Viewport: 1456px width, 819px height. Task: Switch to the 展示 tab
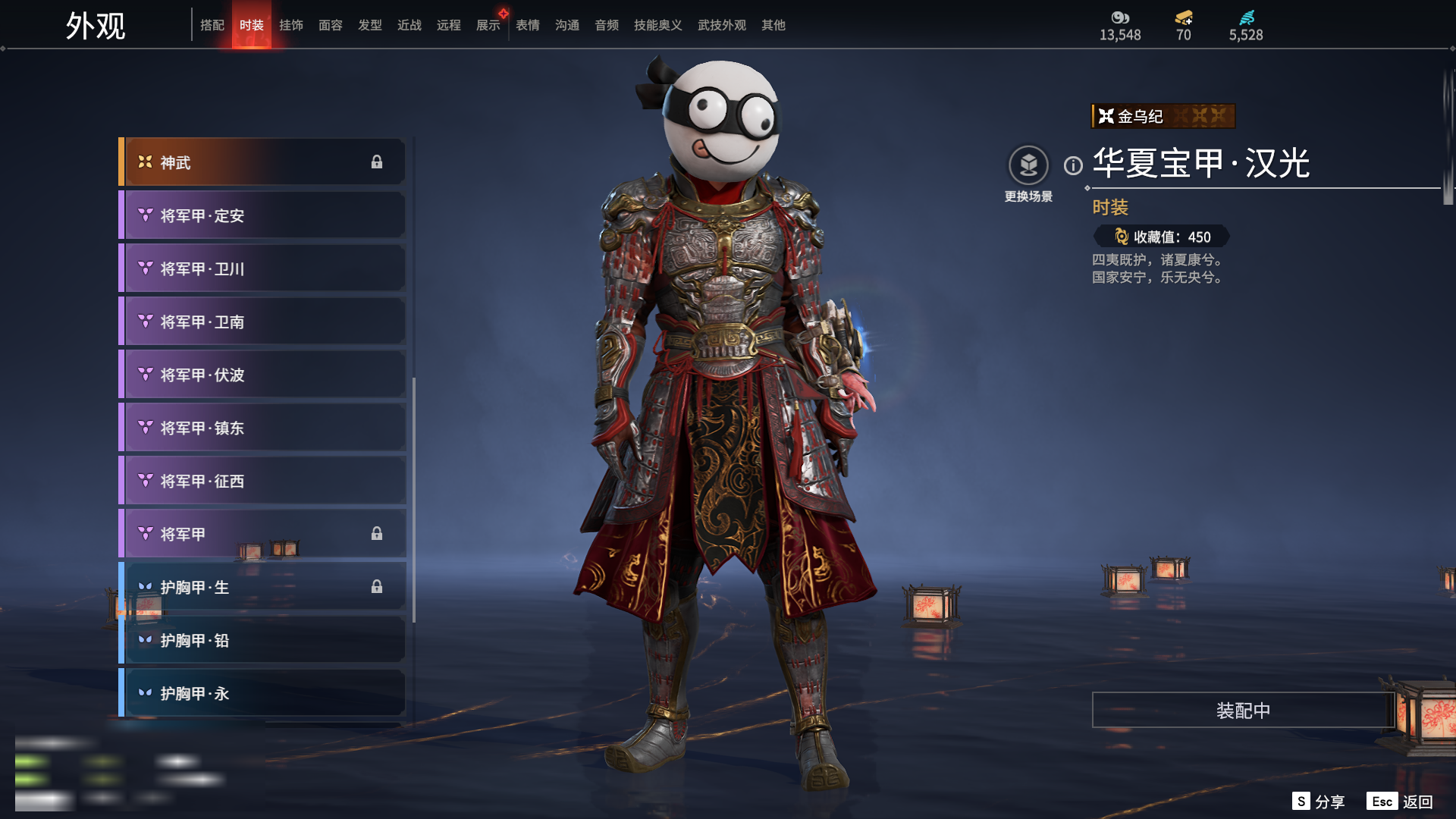pos(488,25)
